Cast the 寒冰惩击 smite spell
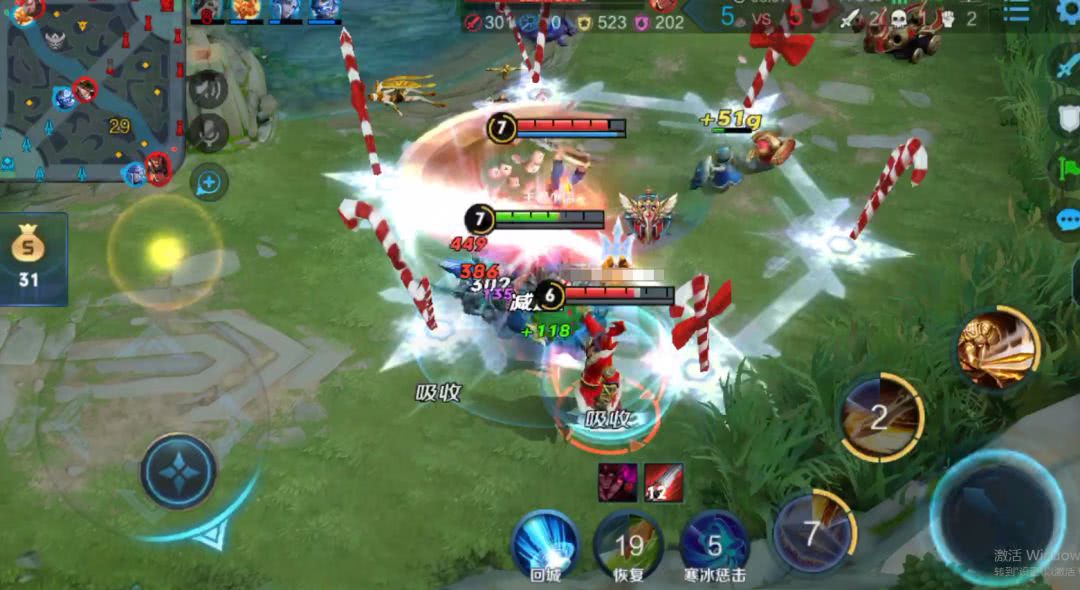 click(715, 543)
